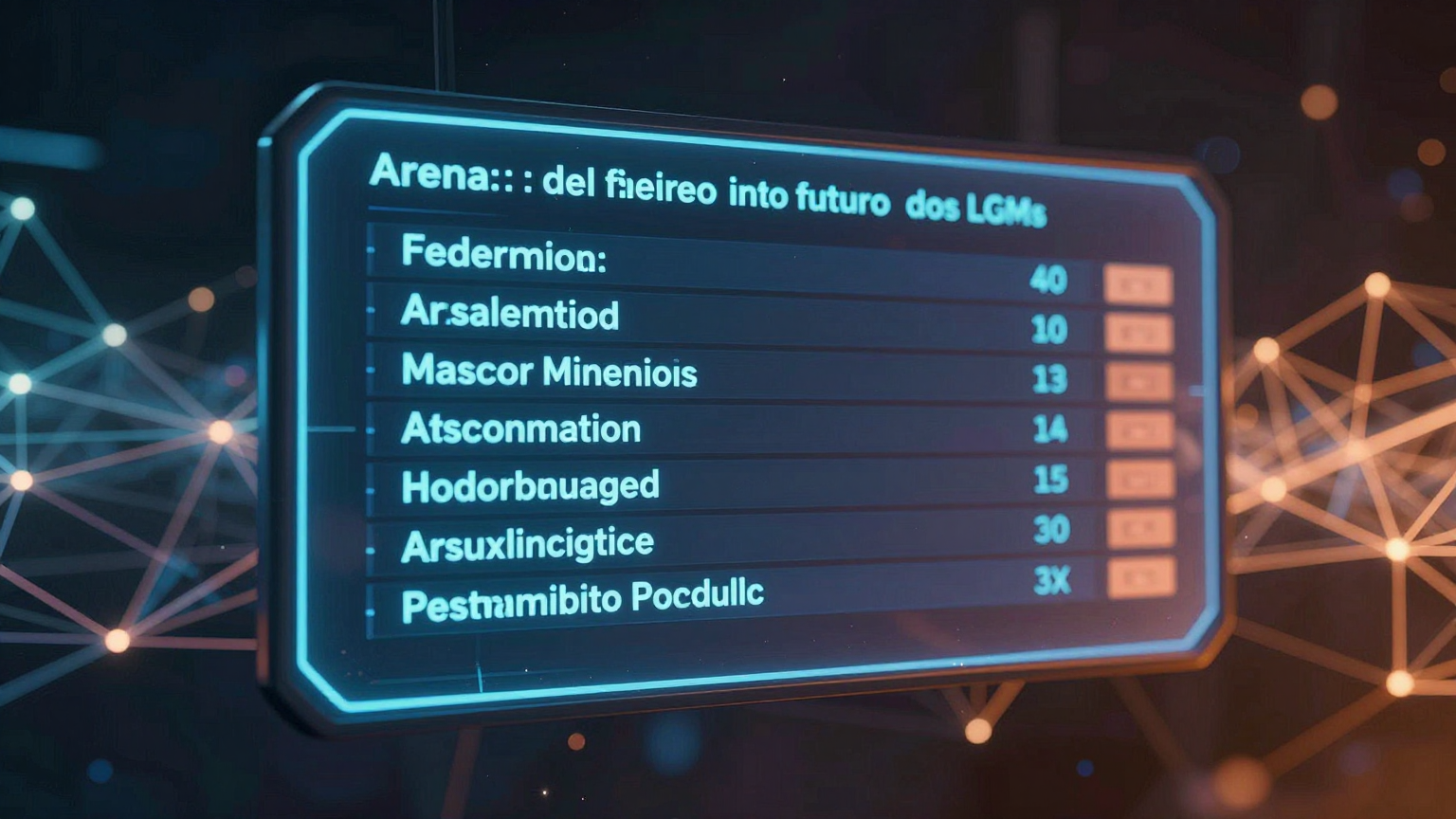Click the orange button beside 3X
Image resolution: width=1456 pixels, height=819 pixels.
1141,577
